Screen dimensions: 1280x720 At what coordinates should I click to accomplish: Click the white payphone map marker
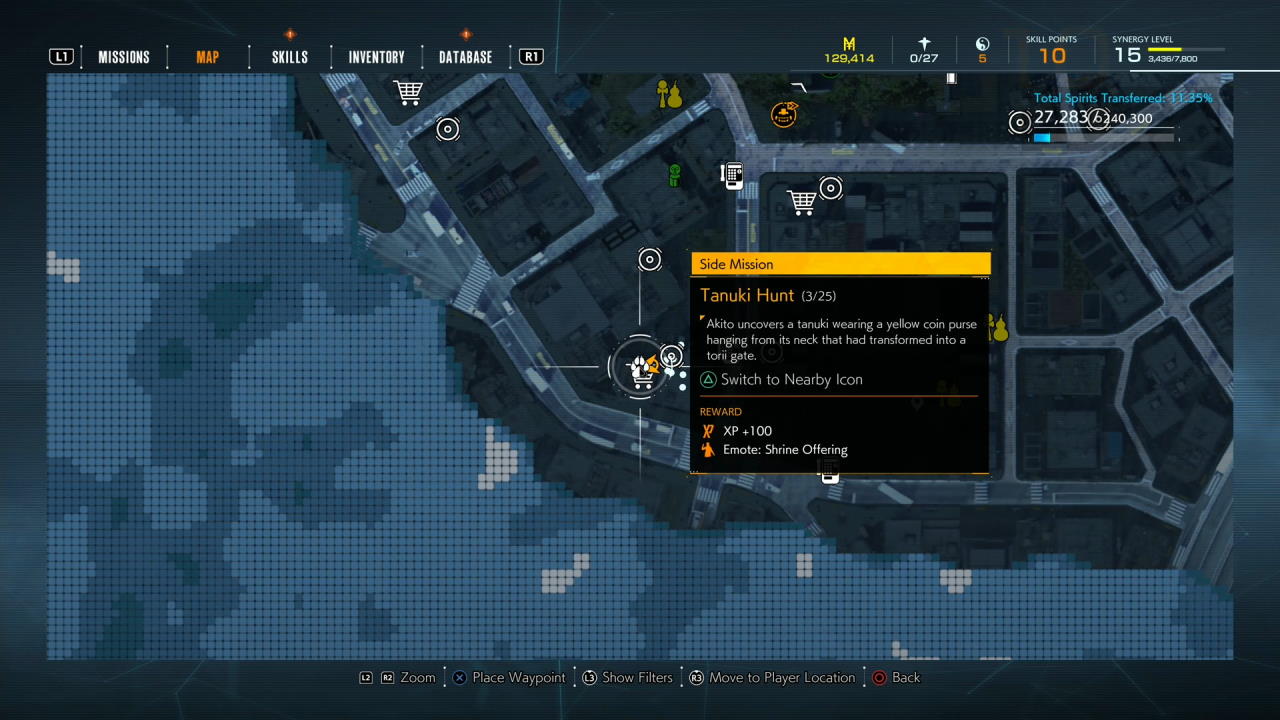(732, 176)
